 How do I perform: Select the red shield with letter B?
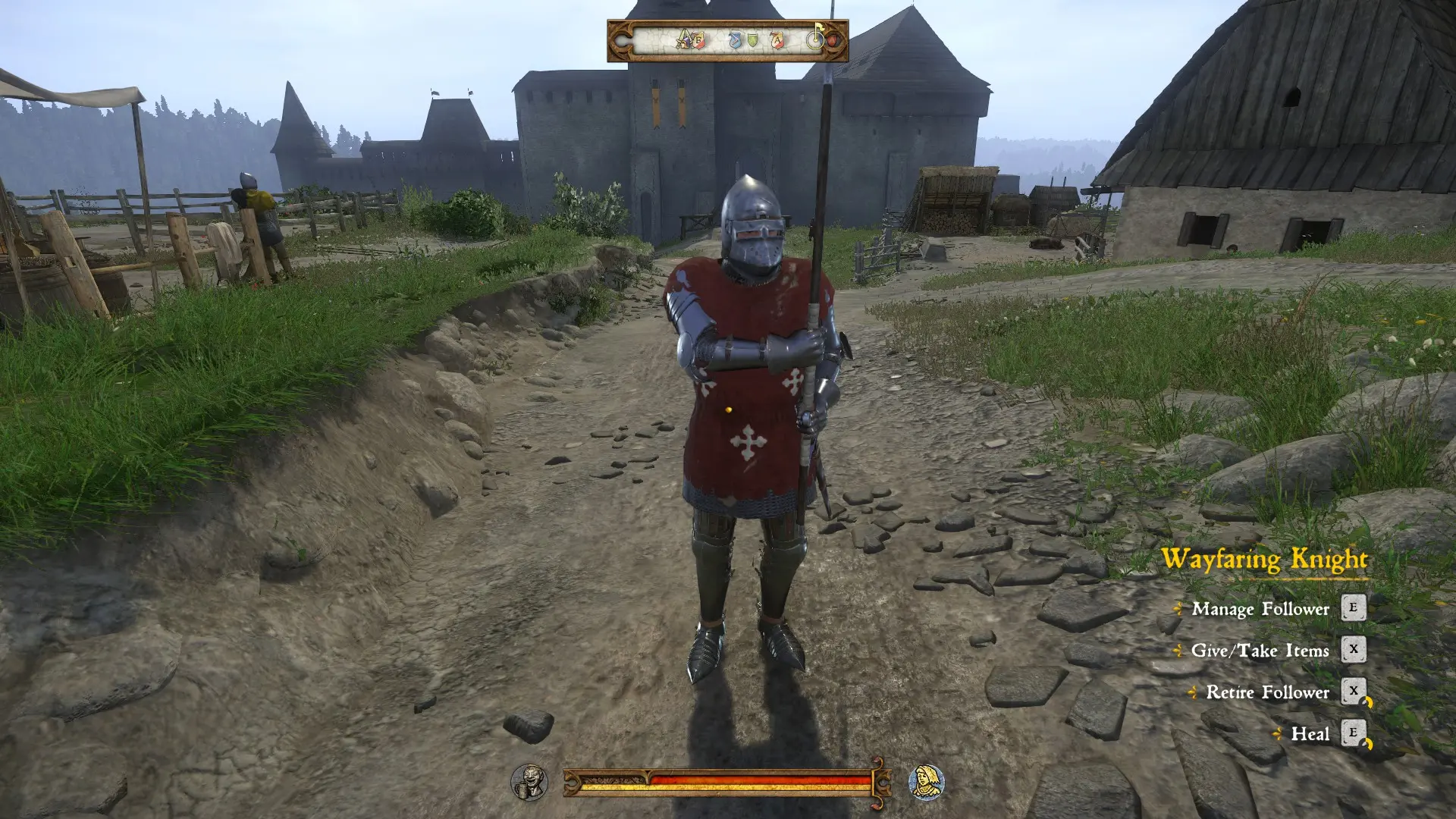(698, 41)
